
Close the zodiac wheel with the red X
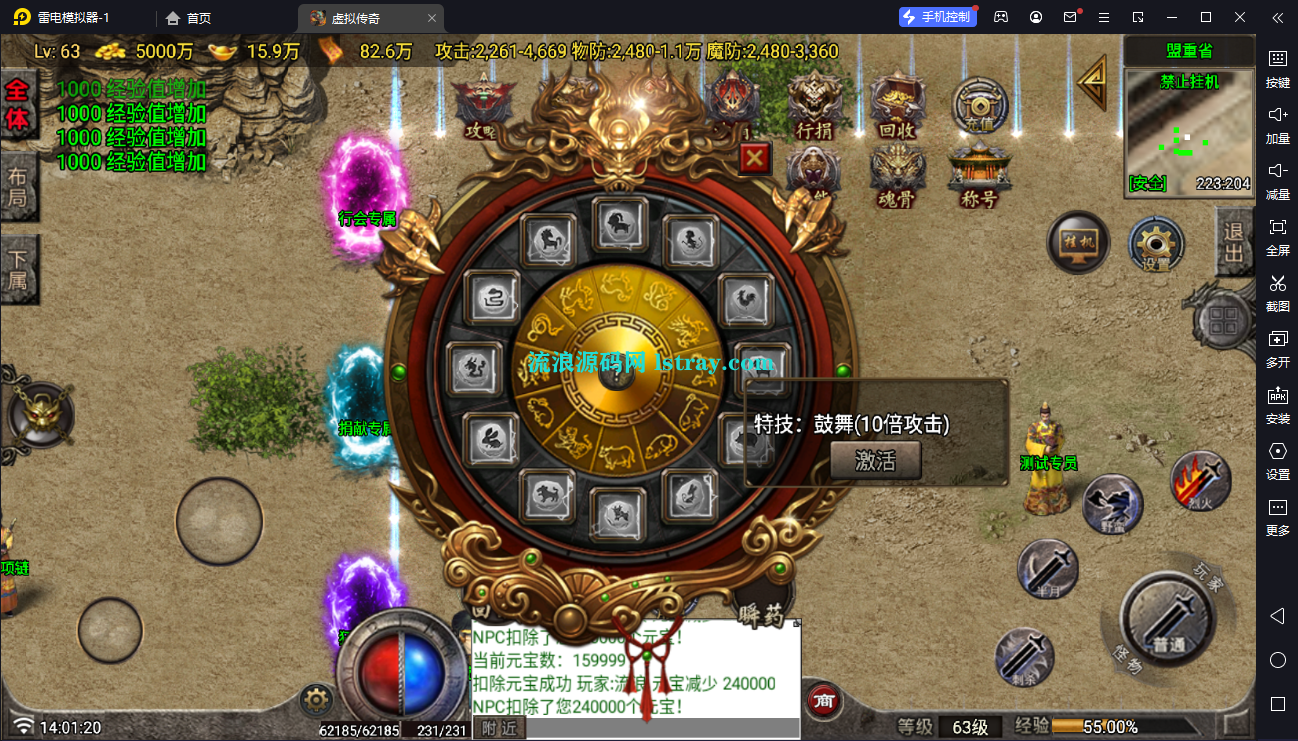[755, 158]
